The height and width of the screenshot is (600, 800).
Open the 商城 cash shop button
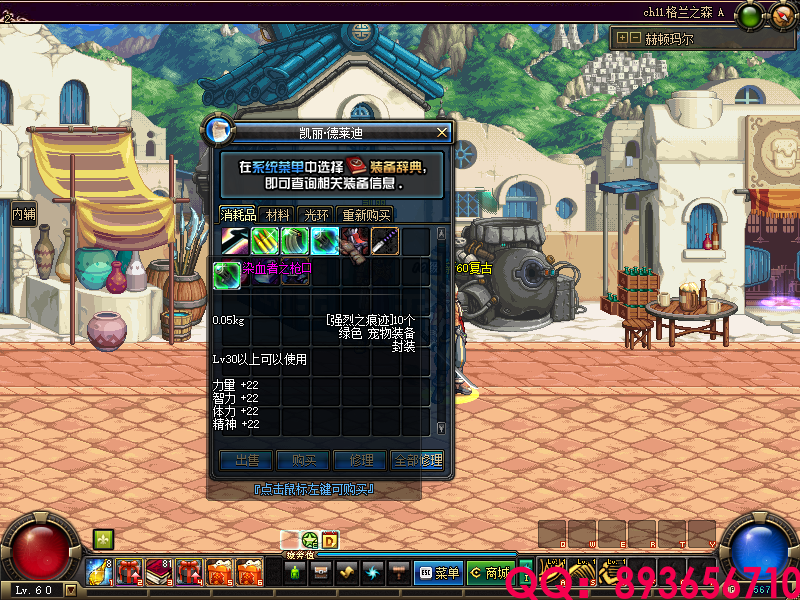[490, 573]
